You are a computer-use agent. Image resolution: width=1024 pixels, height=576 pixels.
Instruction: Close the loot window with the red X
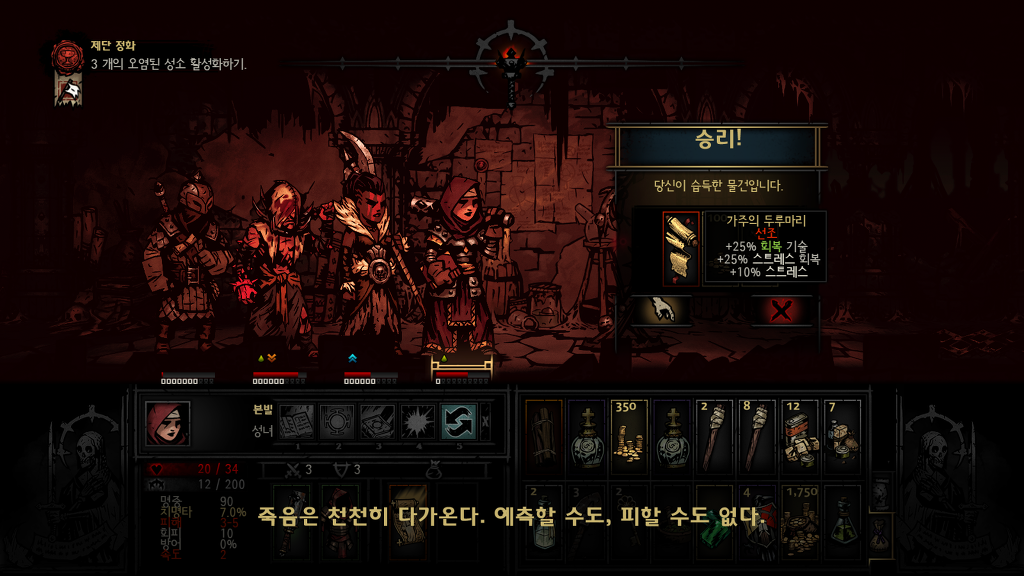click(x=782, y=310)
